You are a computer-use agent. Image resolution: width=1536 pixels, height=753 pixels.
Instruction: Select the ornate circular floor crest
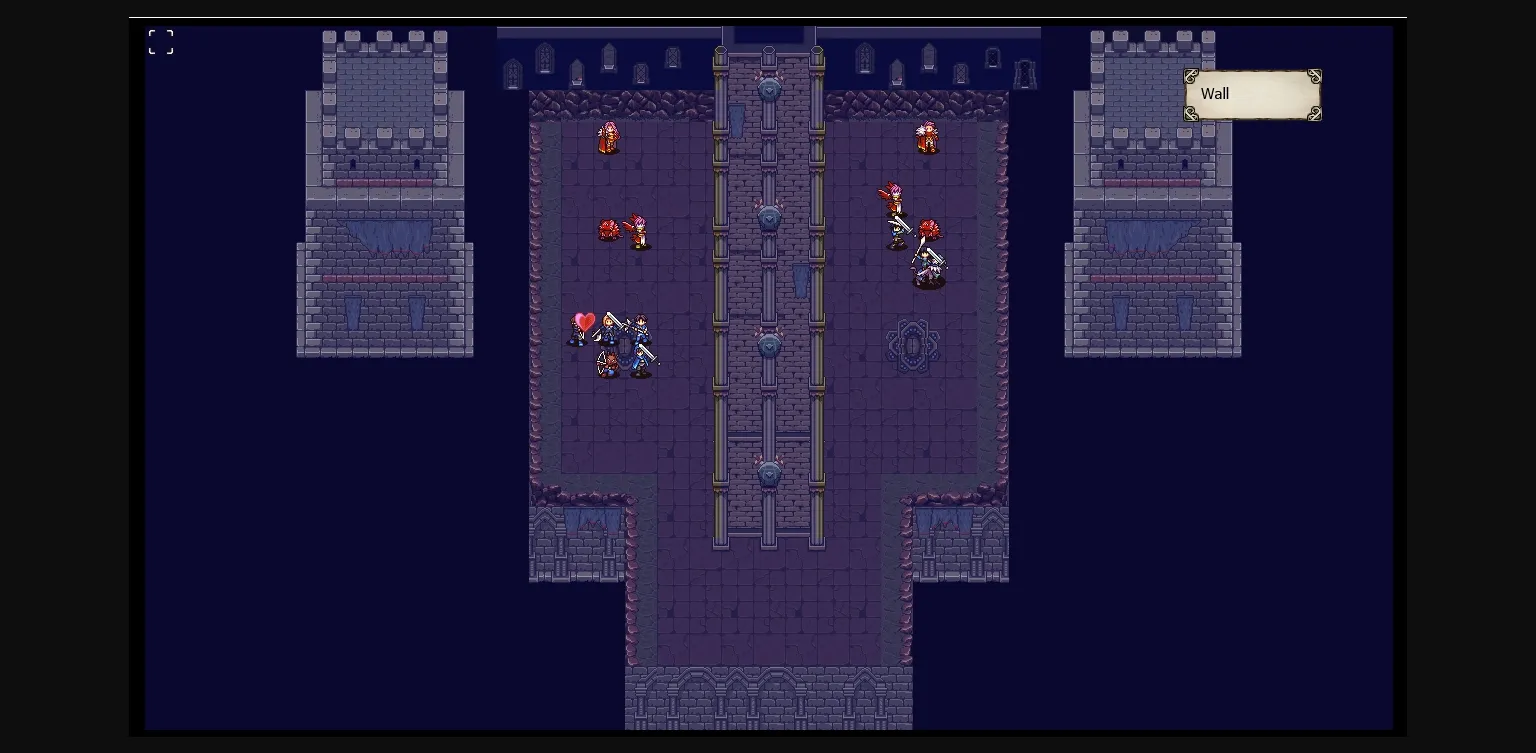tap(913, 345)
